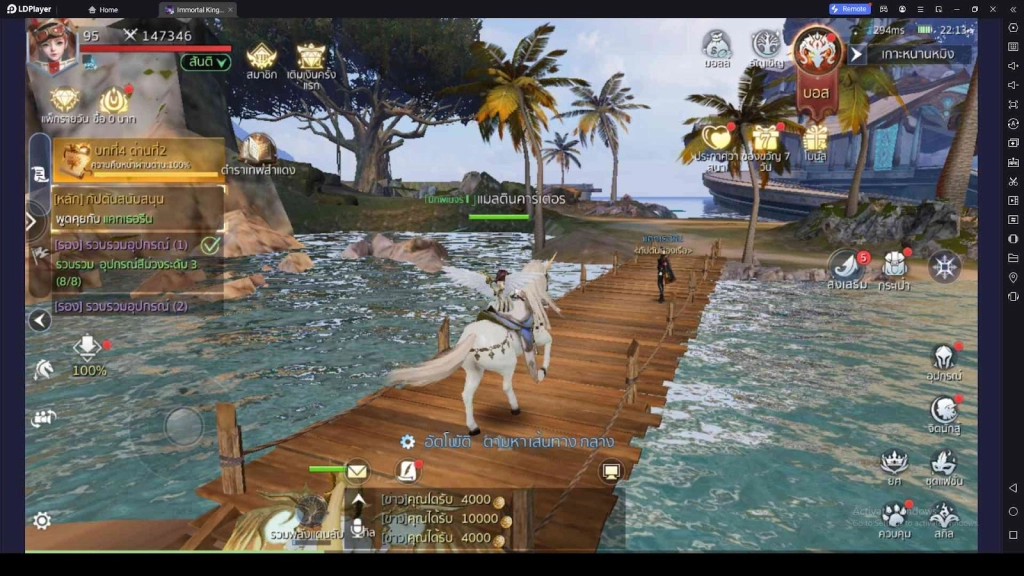This screenshot has height=576, width=1024.
Task: Open the สกิล skills menu
Action: point(943,518)
